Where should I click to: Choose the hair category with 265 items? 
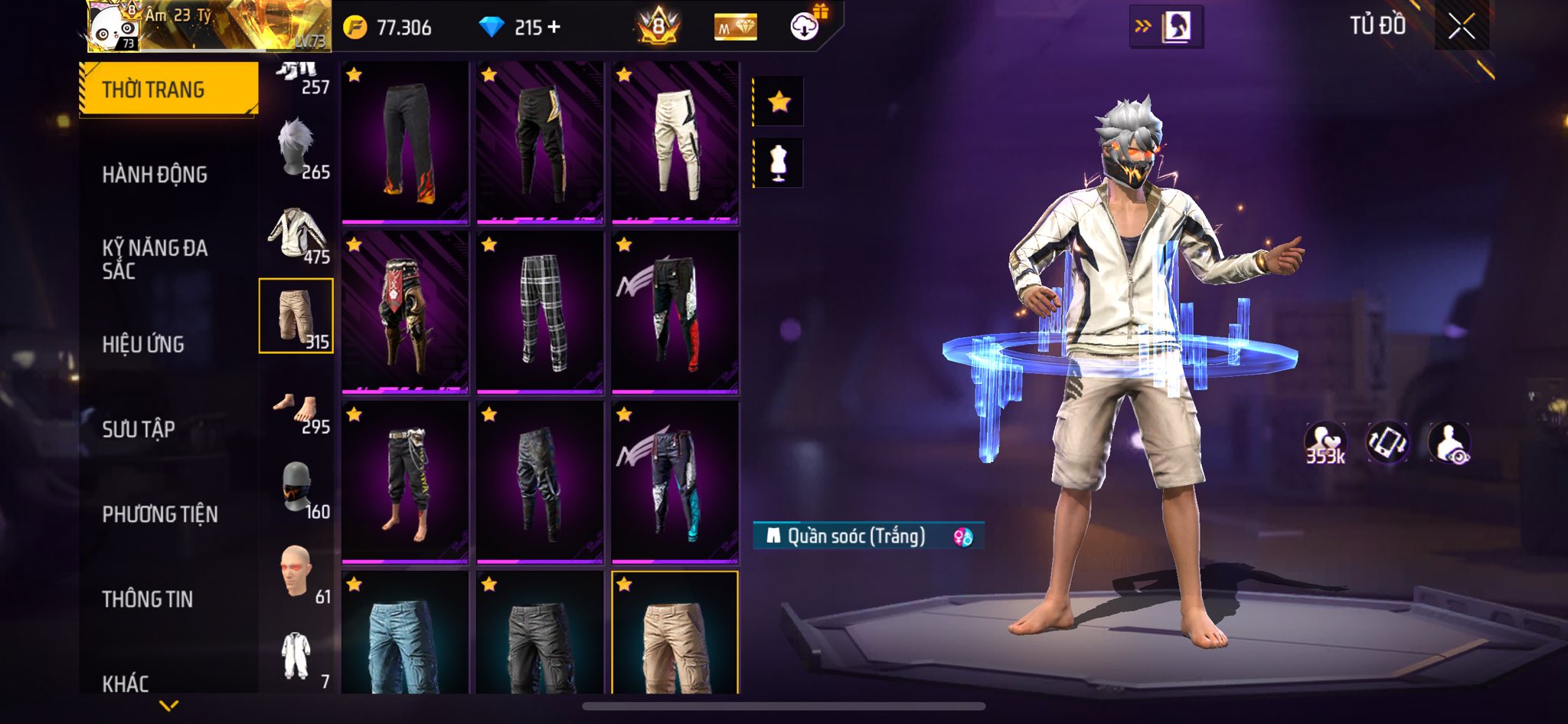click(x=297, y=148)
